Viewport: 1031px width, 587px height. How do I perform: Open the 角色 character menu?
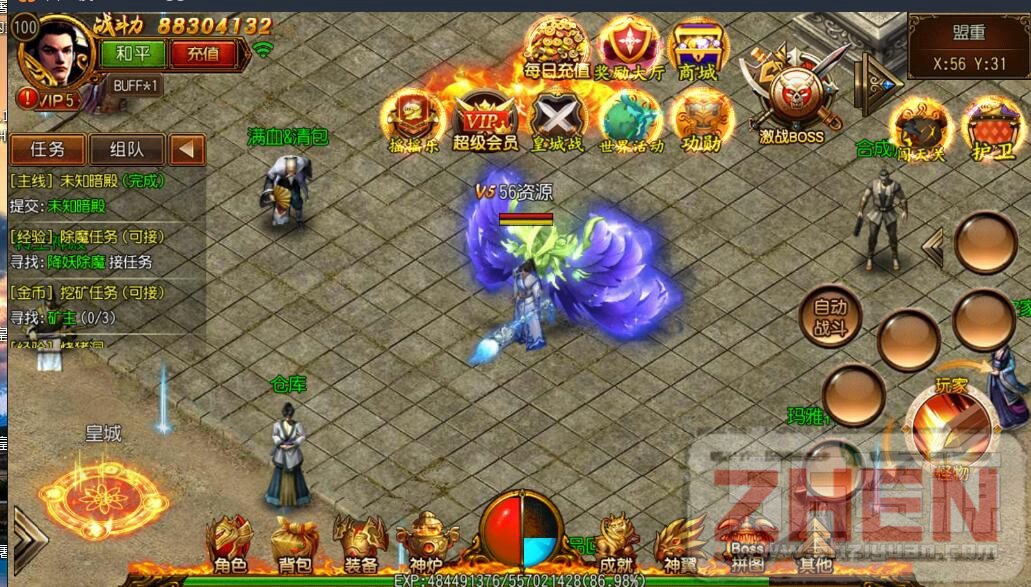click(x=229, y=543)
